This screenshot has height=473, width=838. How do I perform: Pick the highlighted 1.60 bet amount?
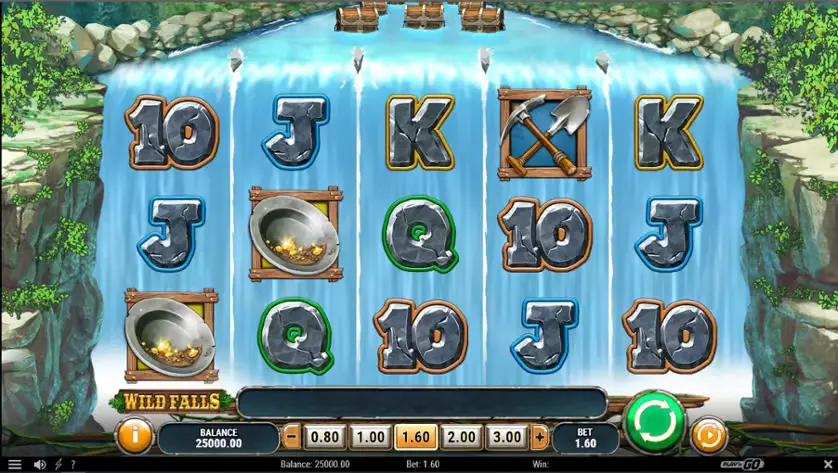point(414,437)
